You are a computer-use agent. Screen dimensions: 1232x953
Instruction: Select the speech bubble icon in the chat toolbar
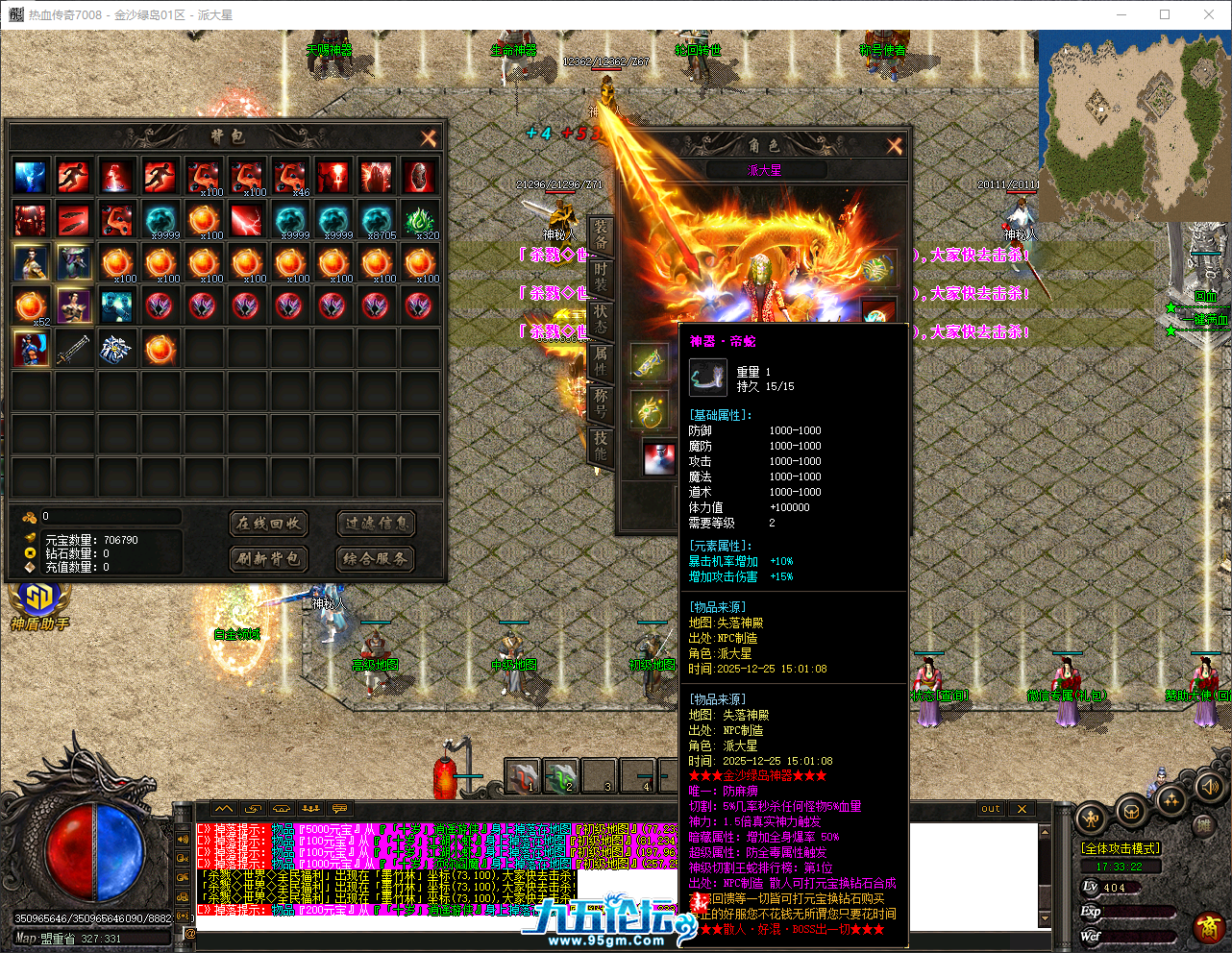click(x=340, y=809)
